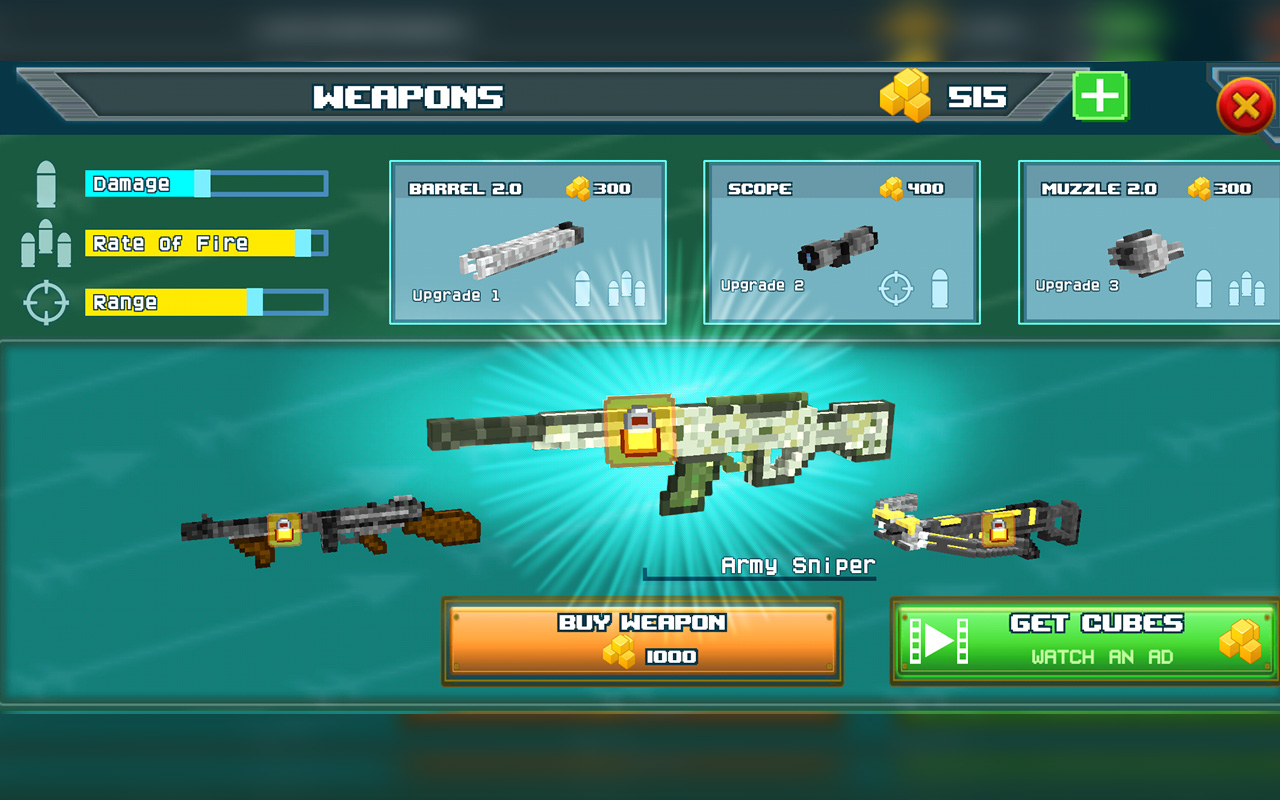Click the Rate of Fire progress bar
Image resolution: width=1280 pixels, height=800 pixels.
click(x=205, y=242)
